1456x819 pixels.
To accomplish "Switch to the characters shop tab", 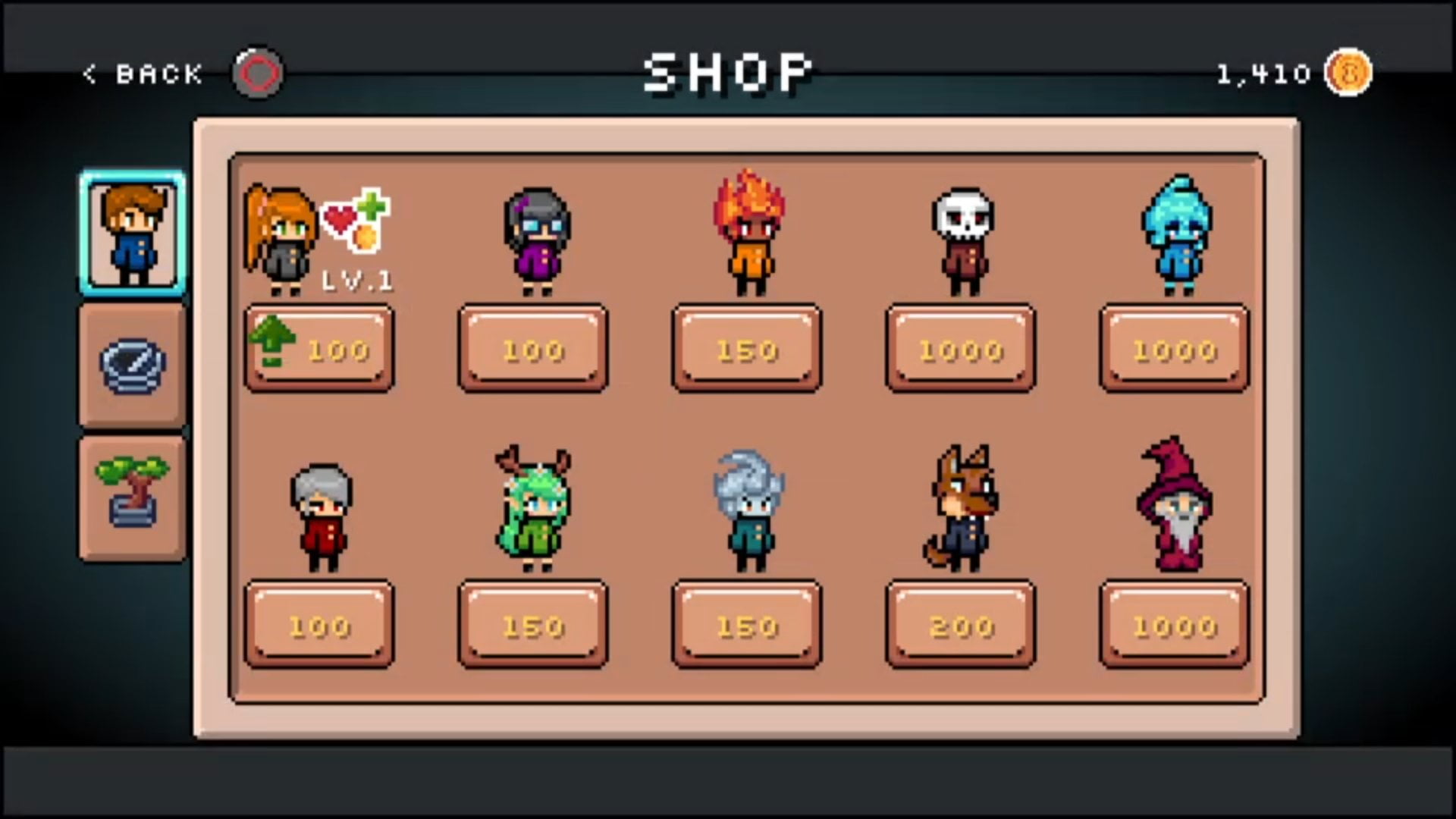I will (133, 234).
